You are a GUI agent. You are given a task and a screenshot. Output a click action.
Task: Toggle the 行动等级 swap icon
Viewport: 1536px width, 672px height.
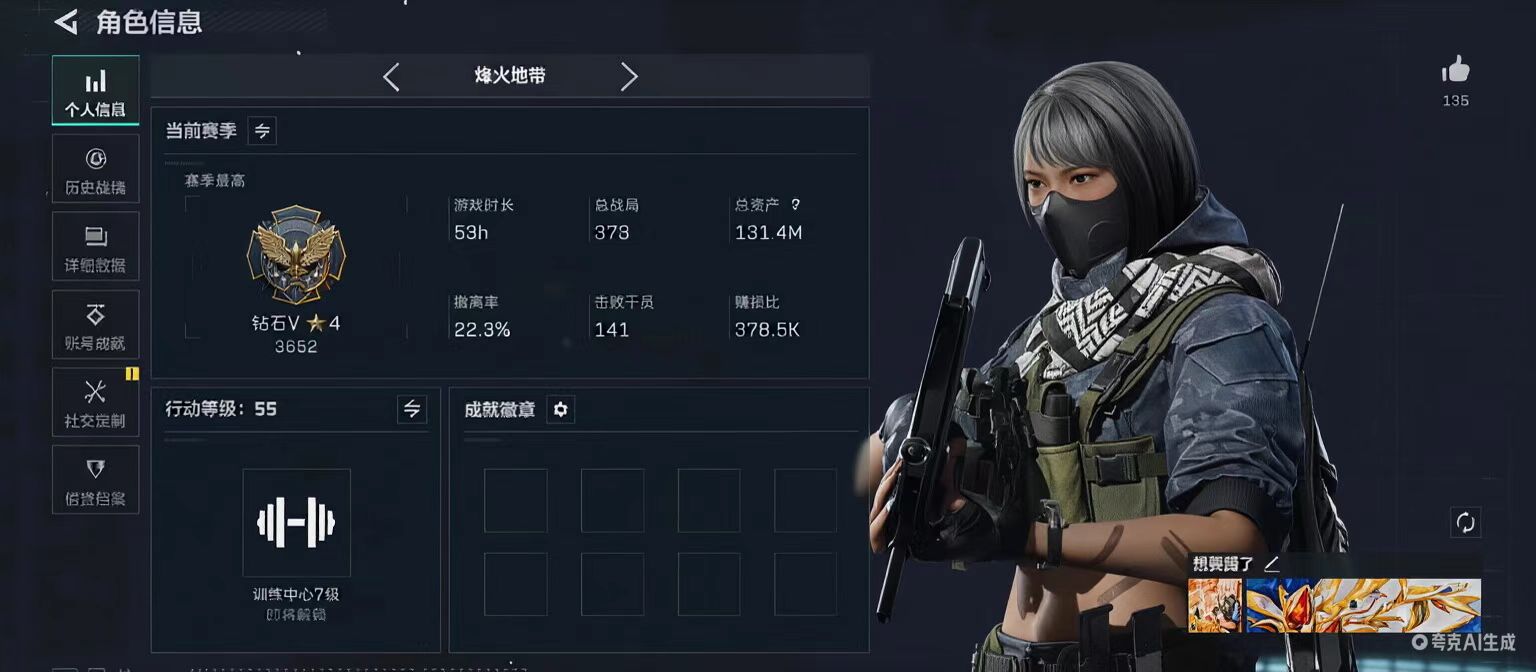[x=411, y=409]
